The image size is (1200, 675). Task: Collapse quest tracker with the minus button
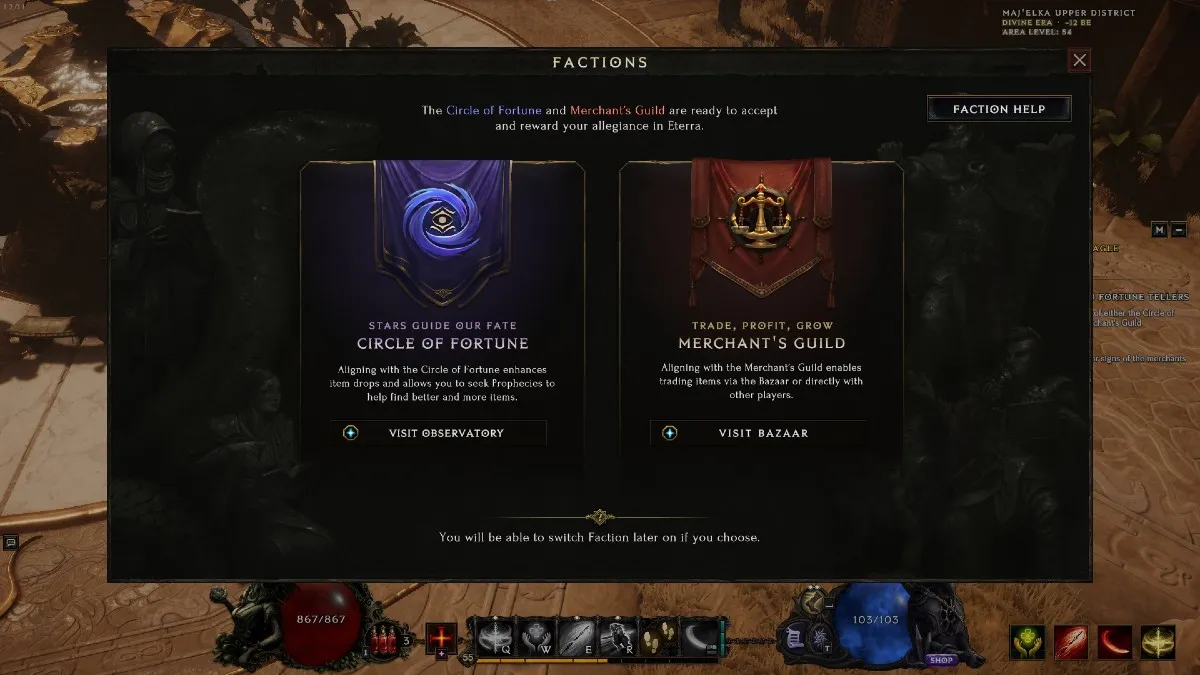coord(1178,229)
